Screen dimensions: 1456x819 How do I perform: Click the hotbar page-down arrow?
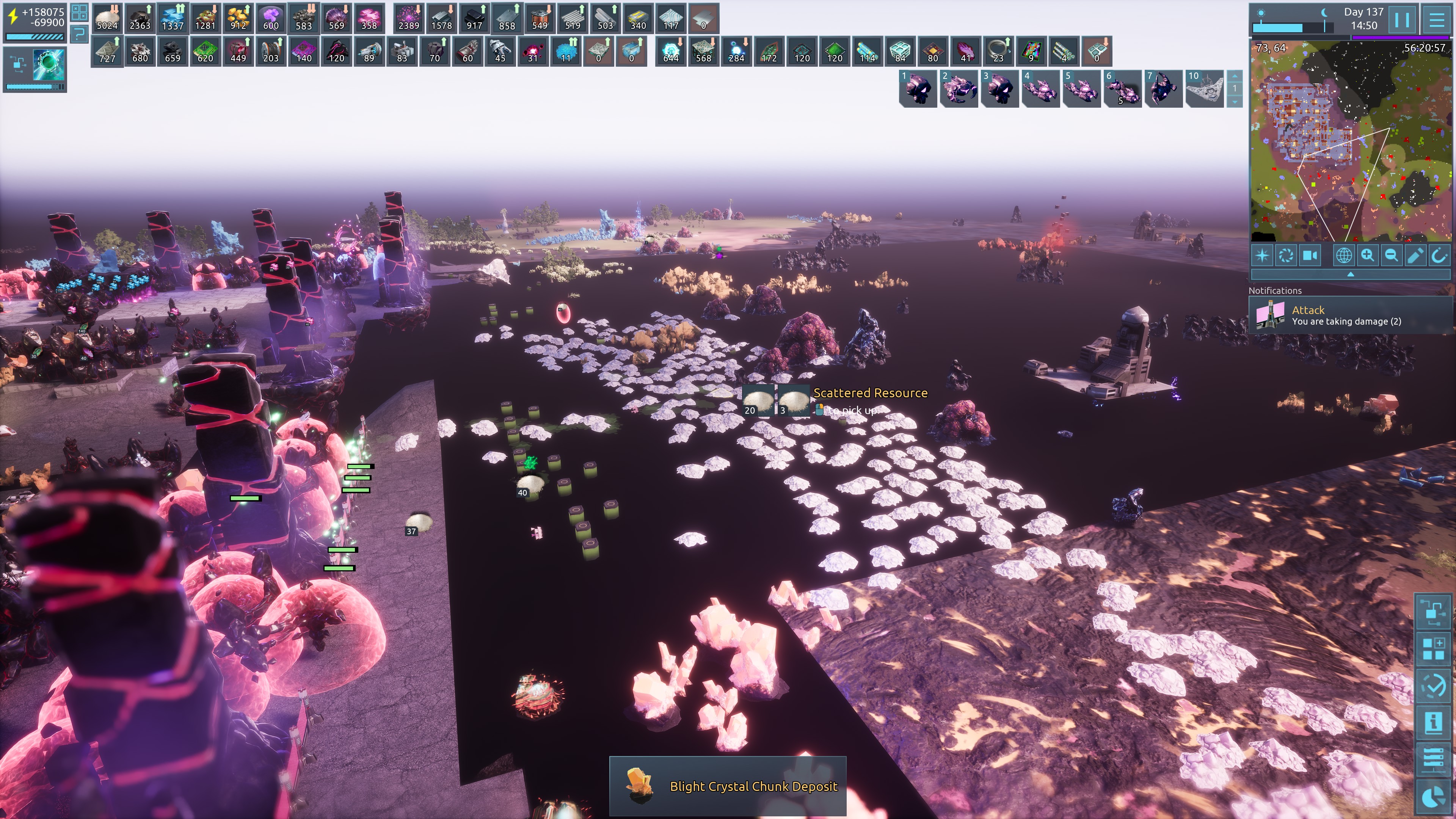pos(1235,102)
